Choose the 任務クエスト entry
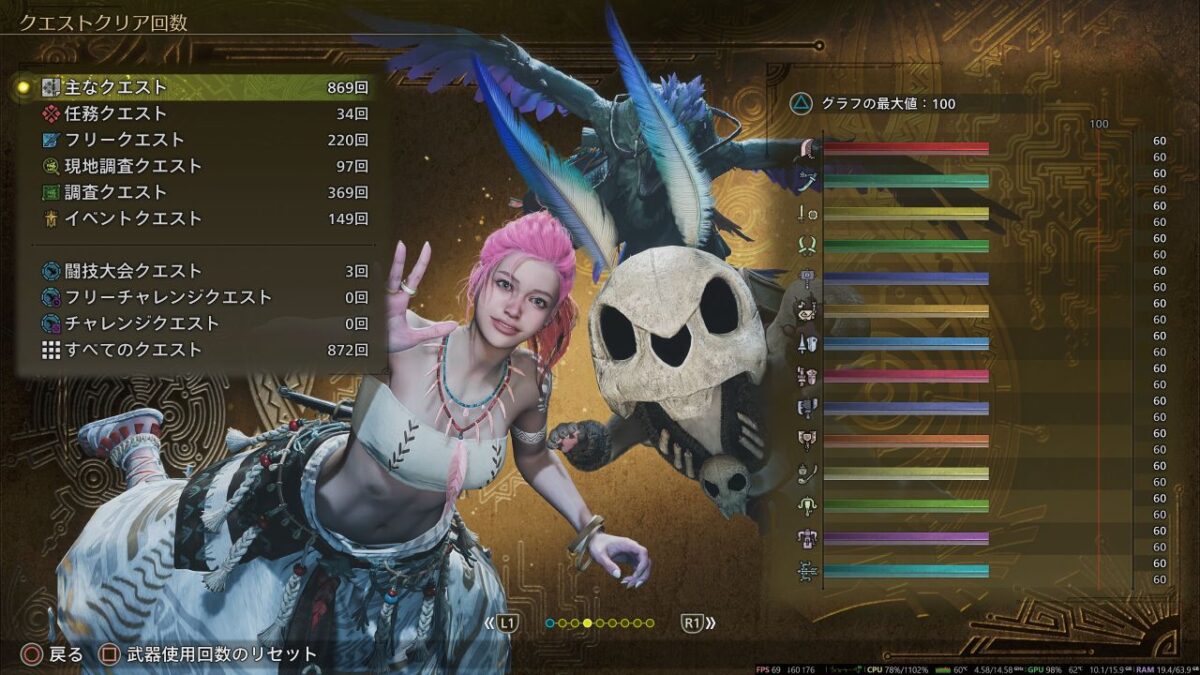1200x675 pixels. 200,114
